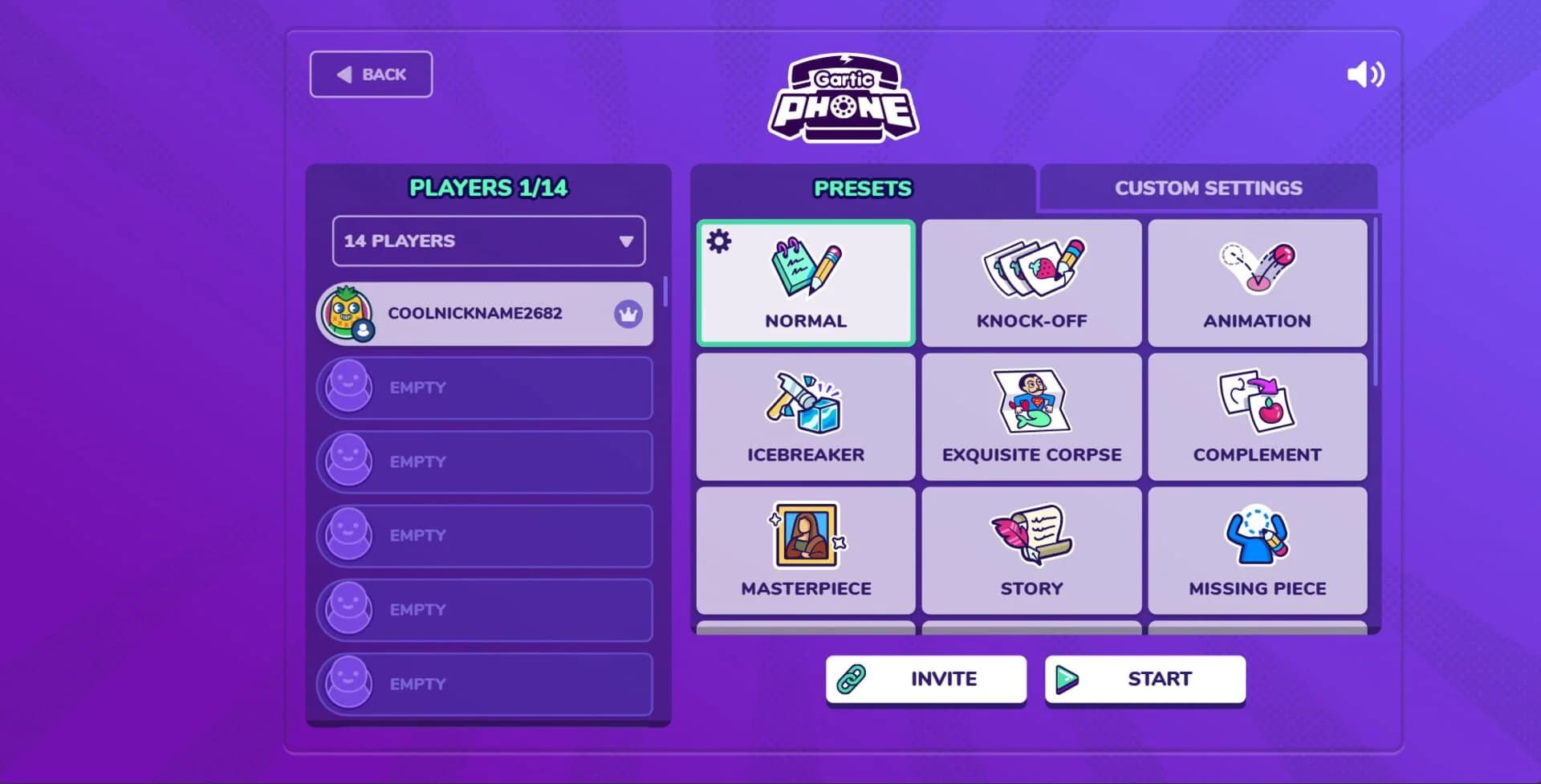Open the gear icon on Normal preset
This screenshot has height=784, width=1541.
(x=719, y=241)
